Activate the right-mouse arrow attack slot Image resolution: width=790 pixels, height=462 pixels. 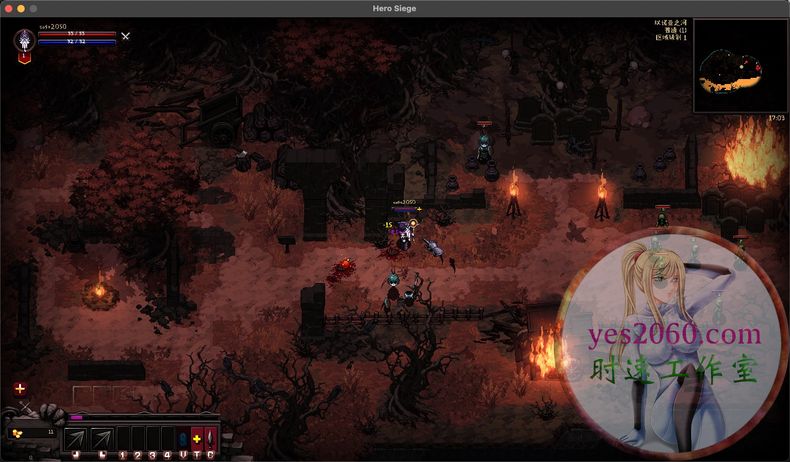(x=102, y=439)
